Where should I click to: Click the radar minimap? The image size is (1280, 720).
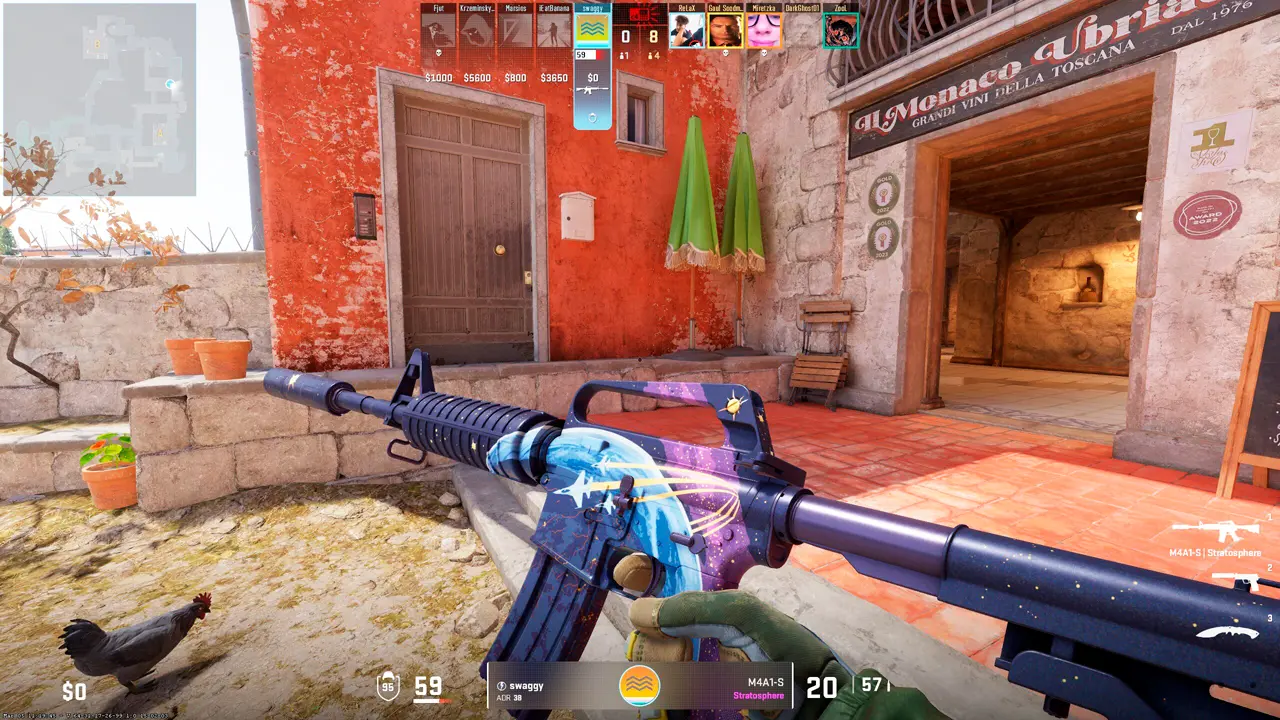(x=99, y=99)
